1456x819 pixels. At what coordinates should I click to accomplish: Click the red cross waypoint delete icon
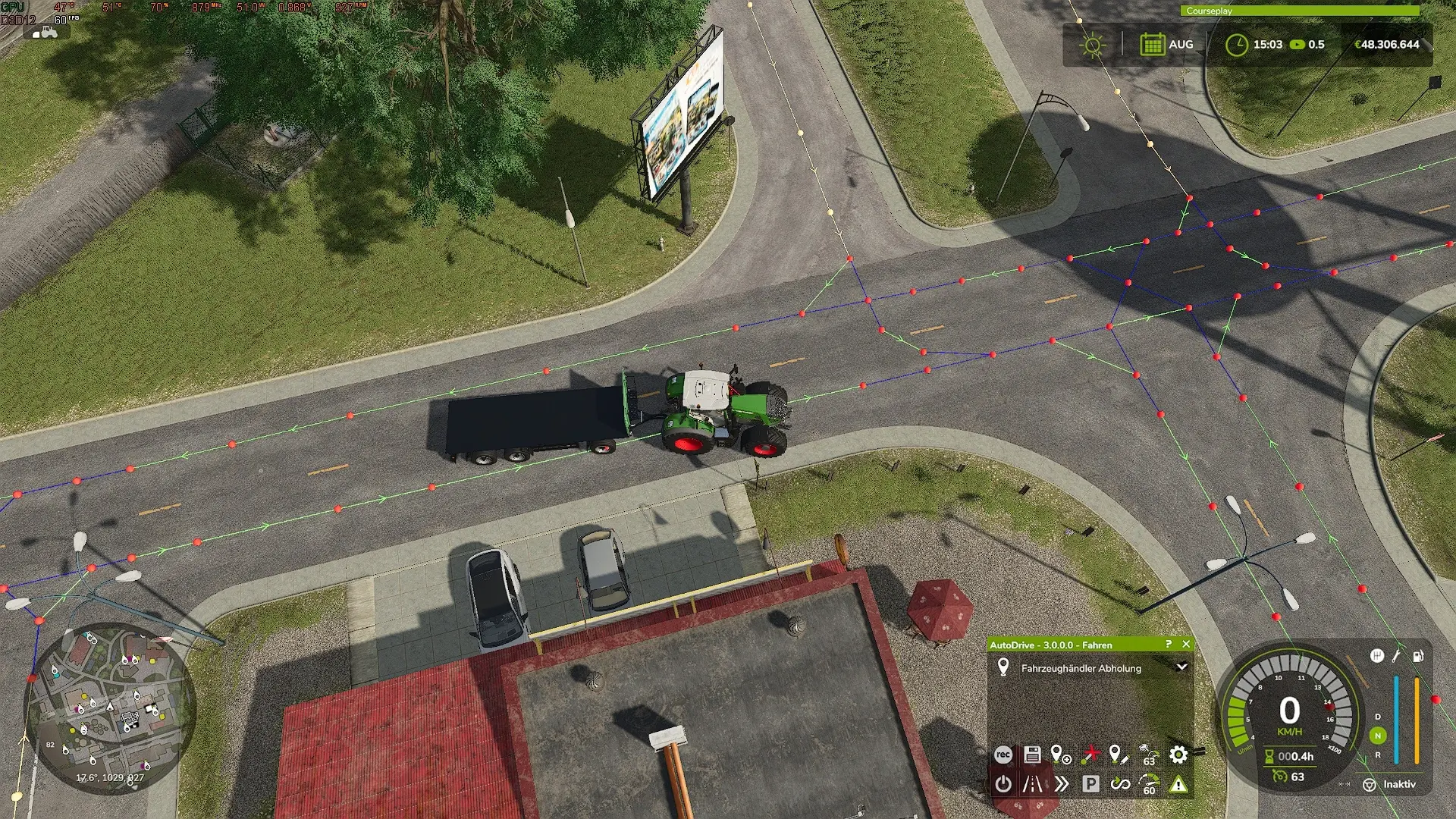tap(1090, 755)
